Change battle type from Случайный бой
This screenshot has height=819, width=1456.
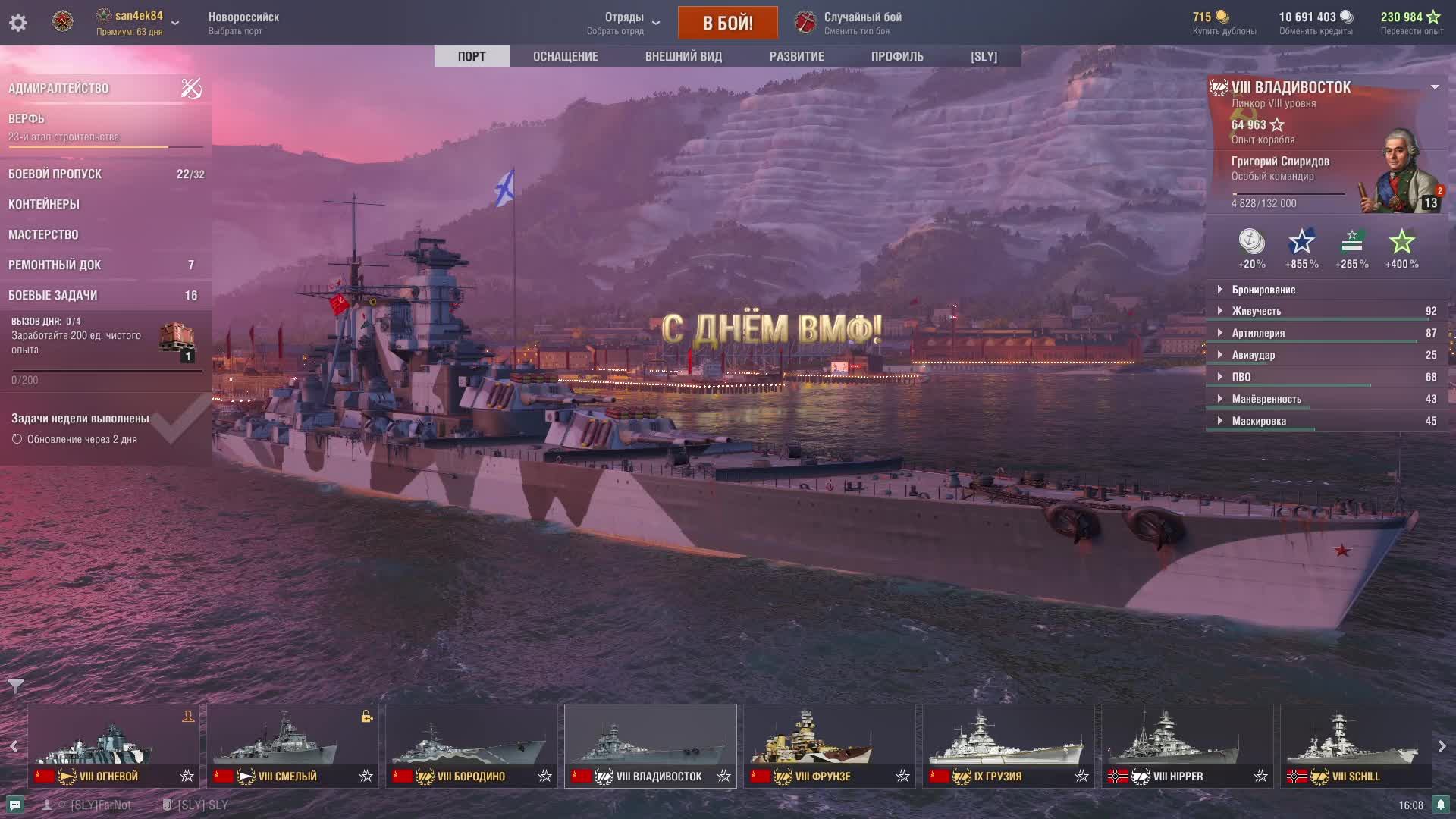coord(862,23)
